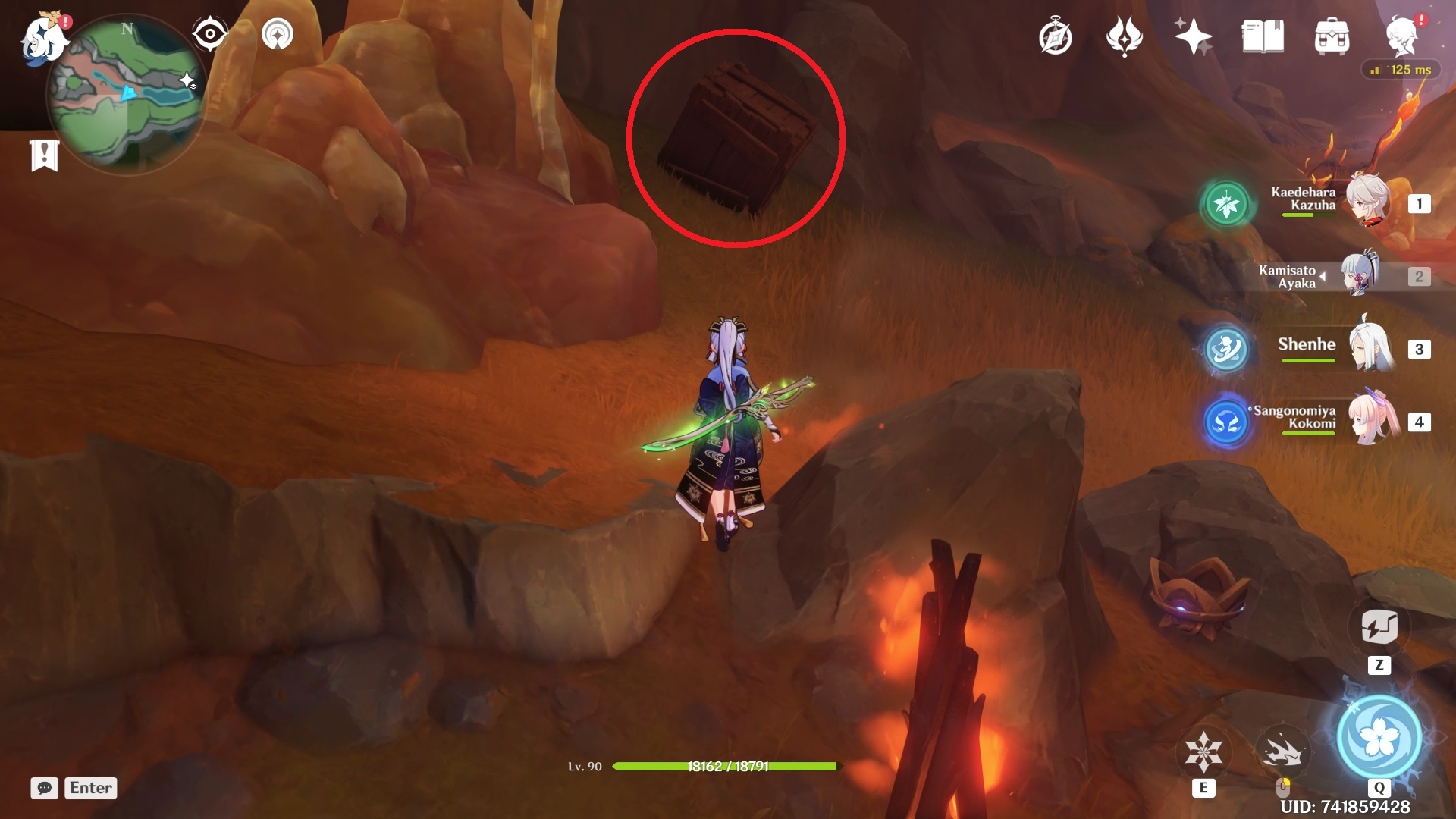Use Ayaka's elemental skill snowflake icon

coord(1203,752)
